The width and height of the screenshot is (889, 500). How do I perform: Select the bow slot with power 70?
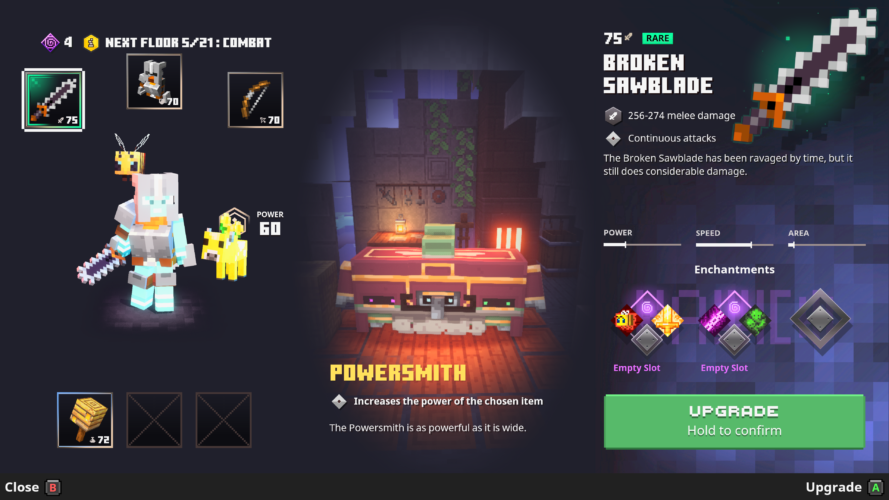click(255, 100)
